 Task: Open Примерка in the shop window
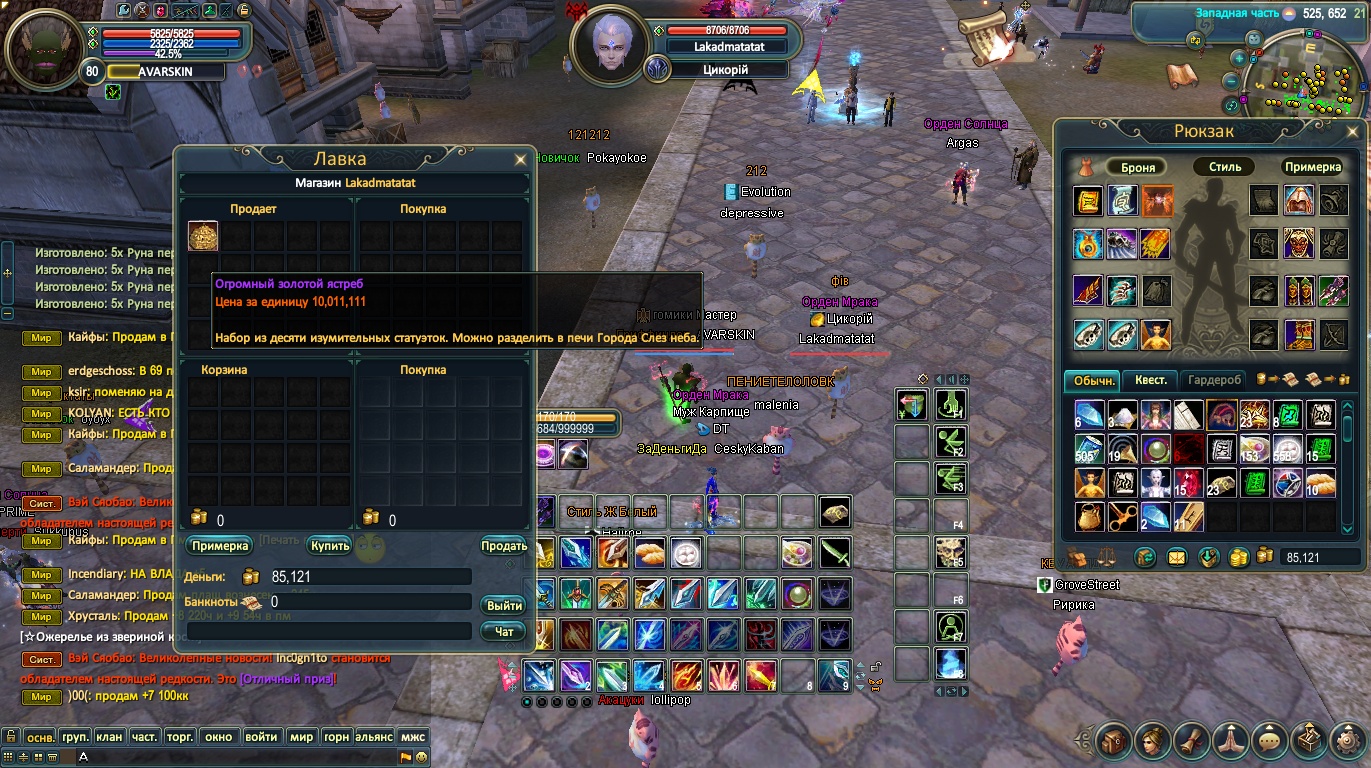[218, 546]
